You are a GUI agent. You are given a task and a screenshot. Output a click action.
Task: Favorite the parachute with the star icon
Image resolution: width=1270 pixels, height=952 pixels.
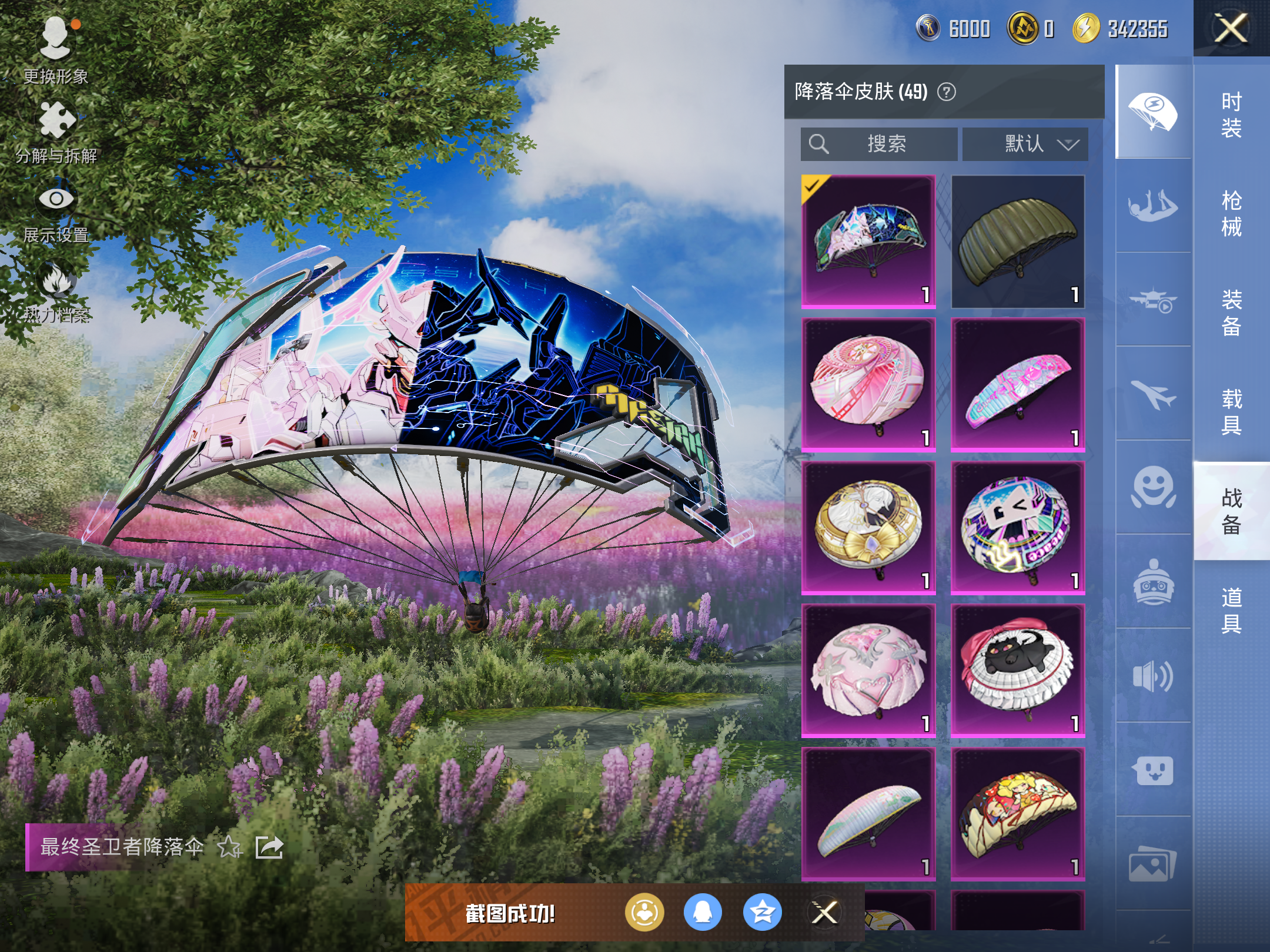[229, 847]
